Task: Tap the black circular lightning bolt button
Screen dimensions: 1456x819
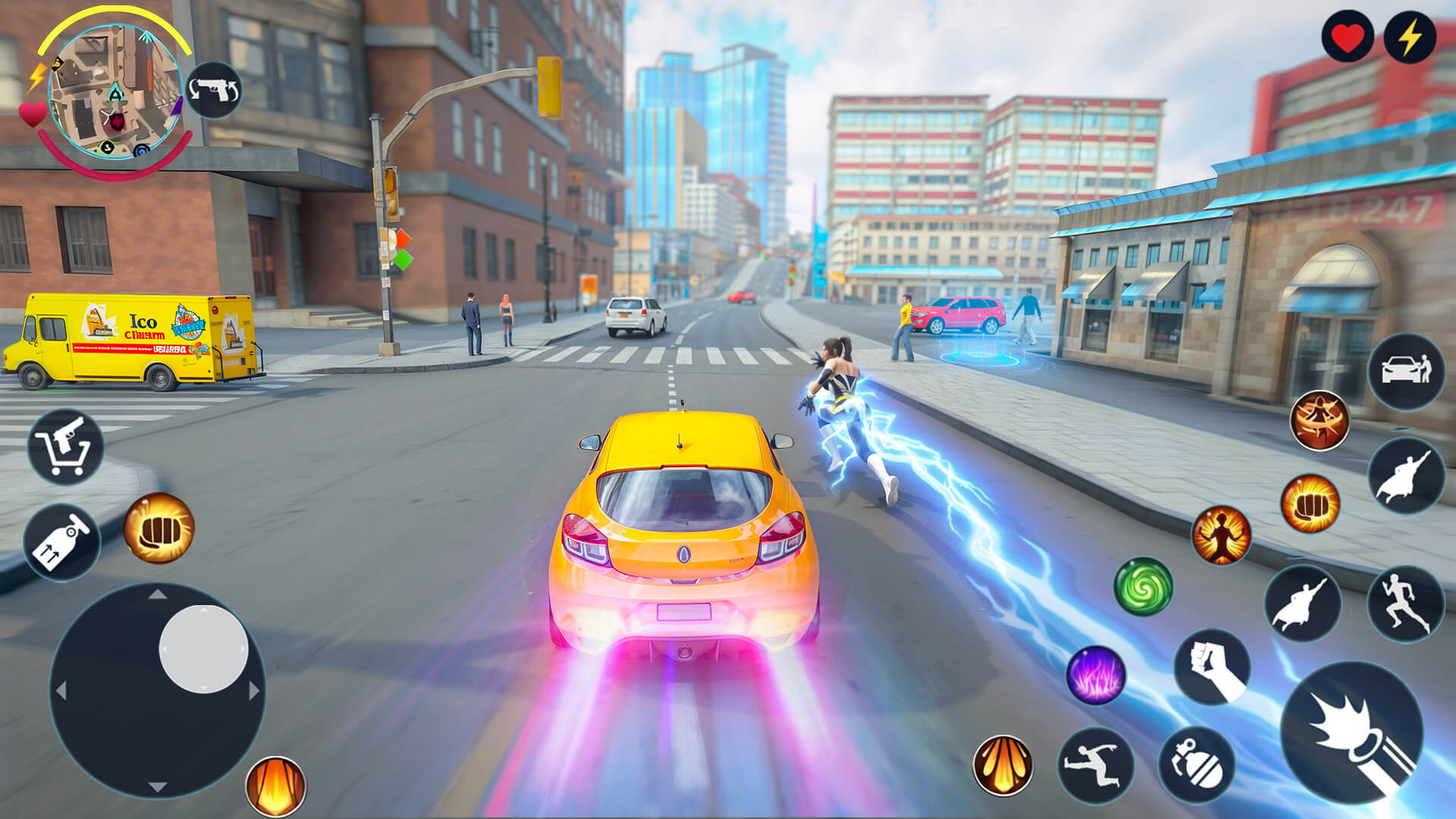Action: click(x=1409, y=37)
